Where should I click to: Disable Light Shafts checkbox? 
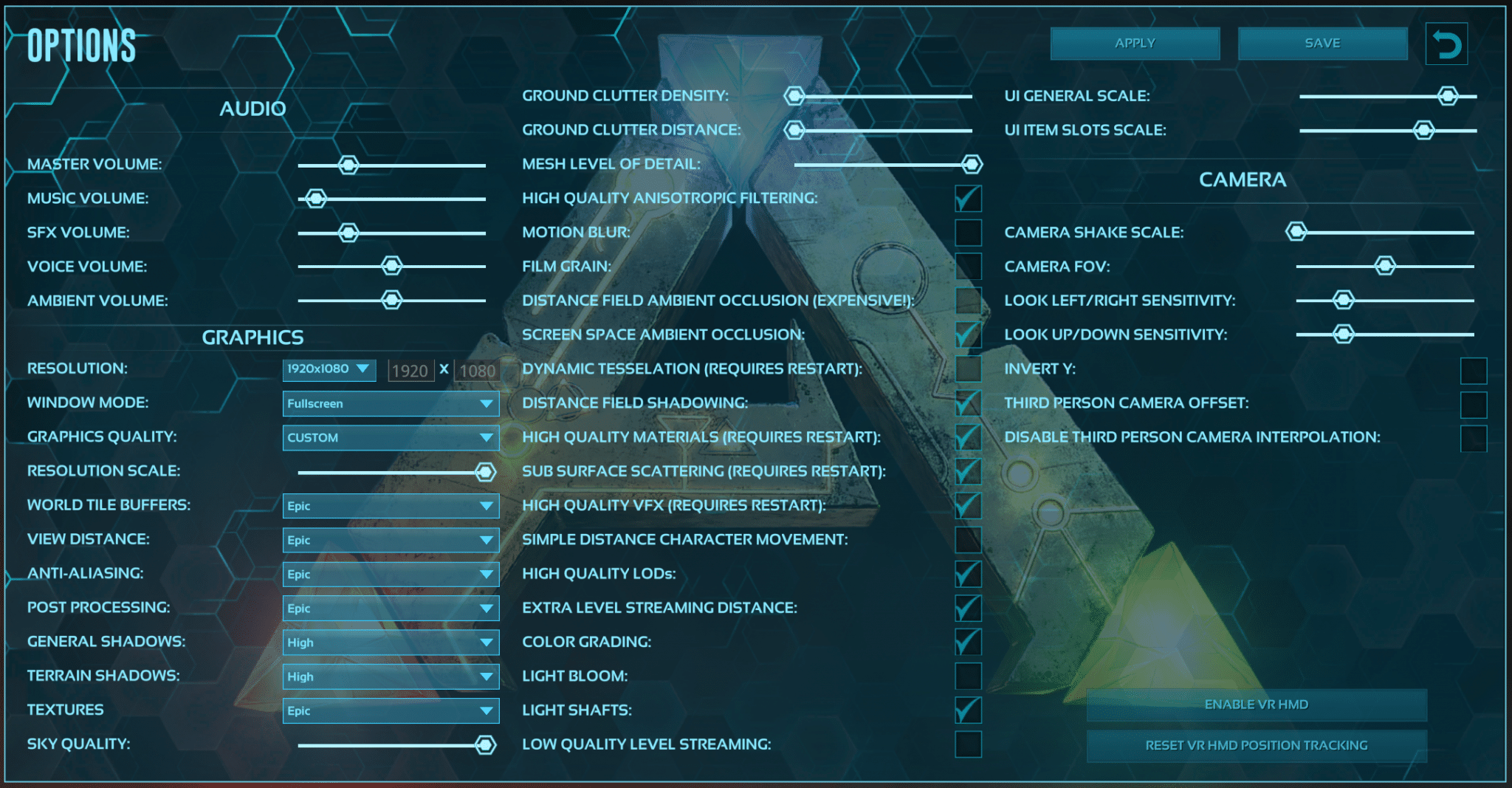click(967, 710)
